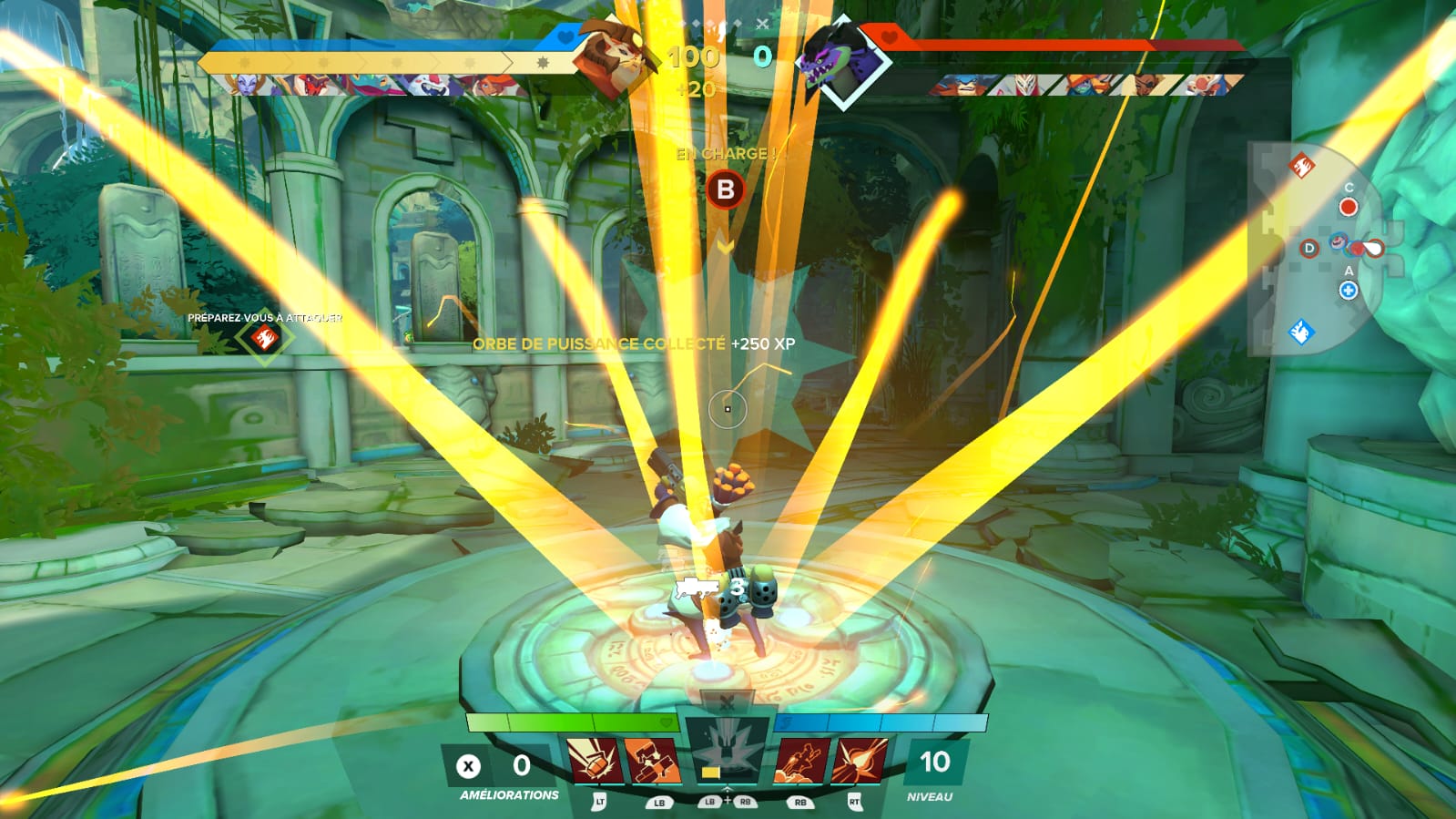This screenshot has height=819, width=1456.
Task: Click the griffin guardian portrait
Action: click(x=611, y=56)
